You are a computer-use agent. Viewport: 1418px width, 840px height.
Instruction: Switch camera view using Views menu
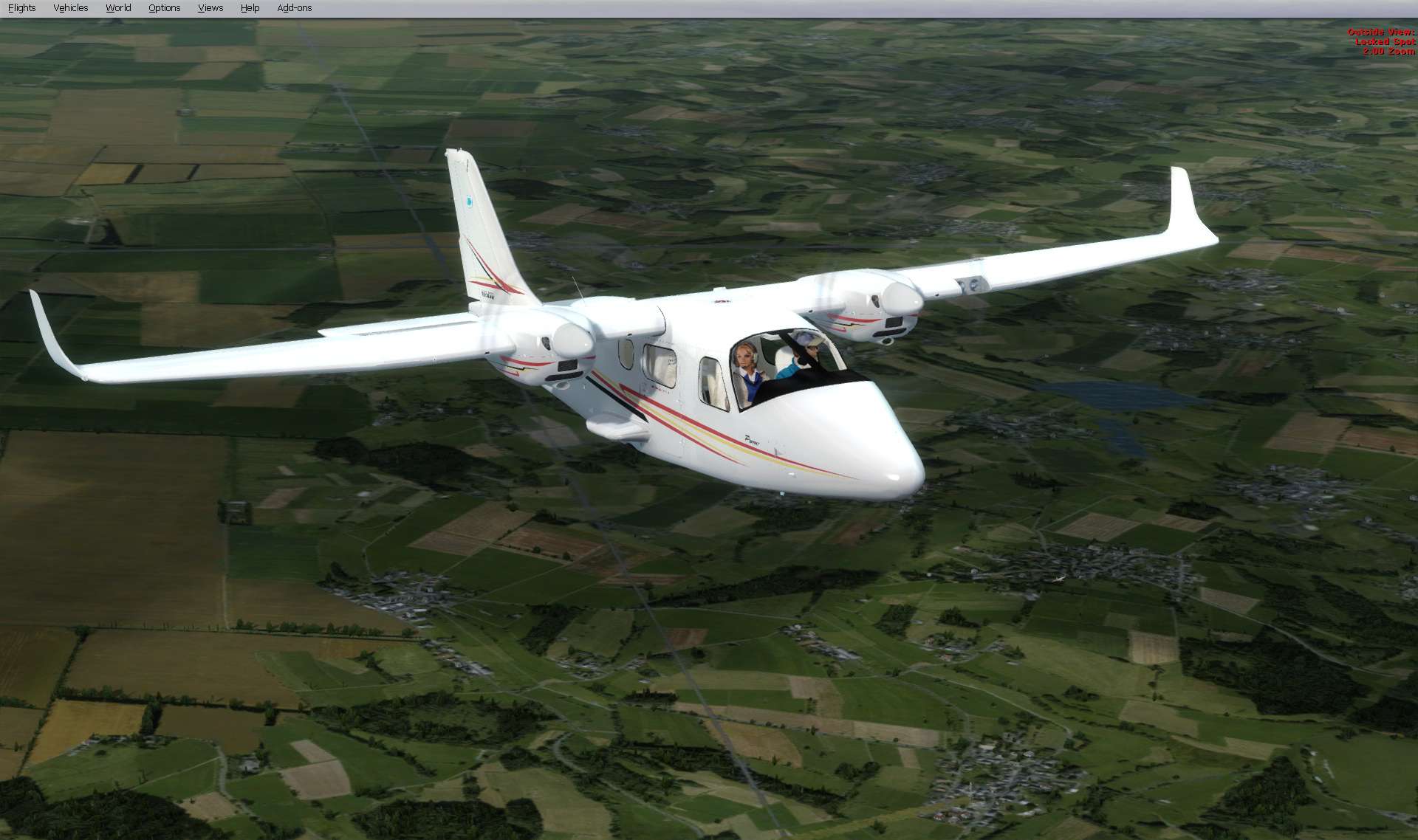(210, 7)
